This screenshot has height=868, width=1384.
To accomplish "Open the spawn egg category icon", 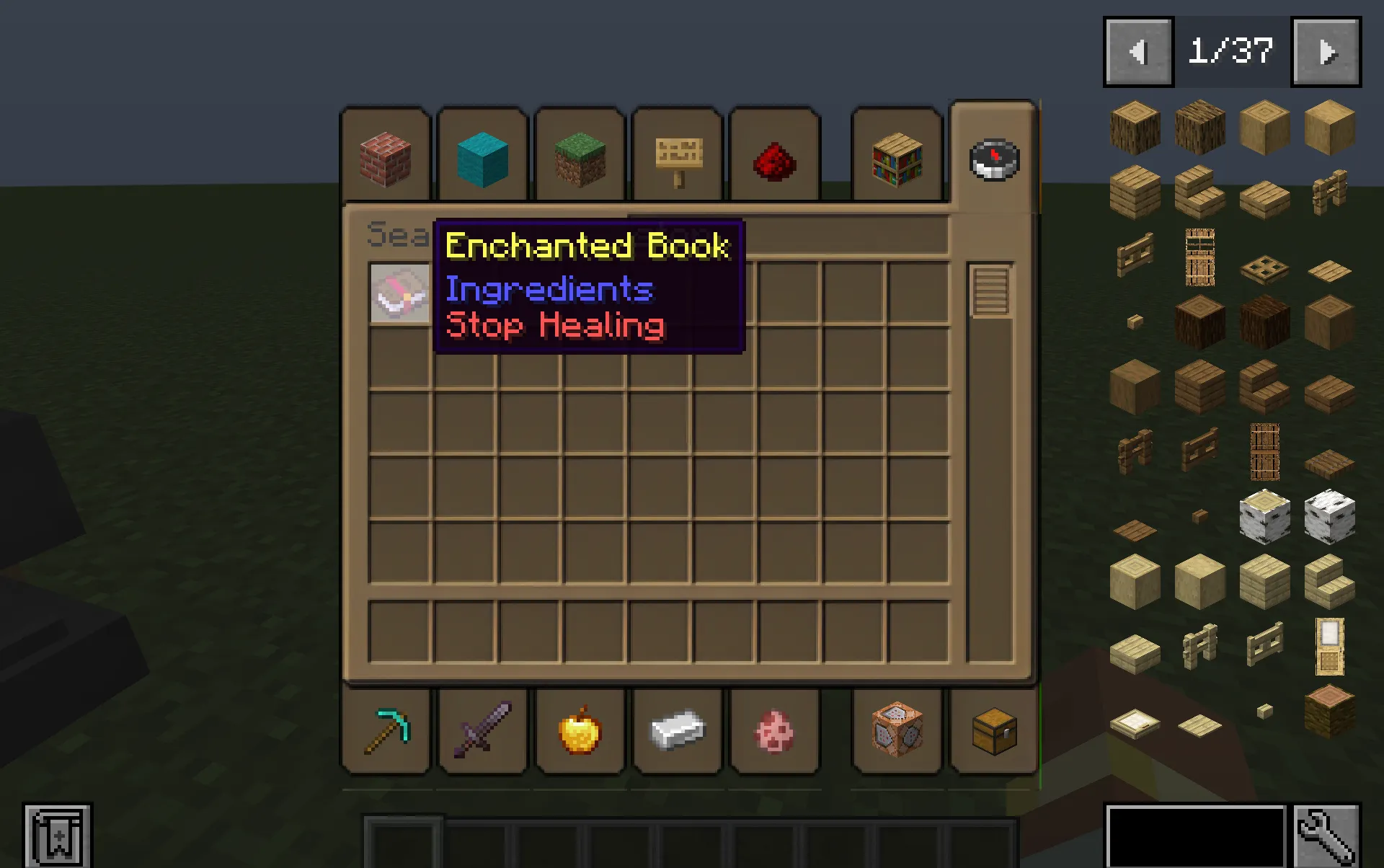I will coord(774,730).
